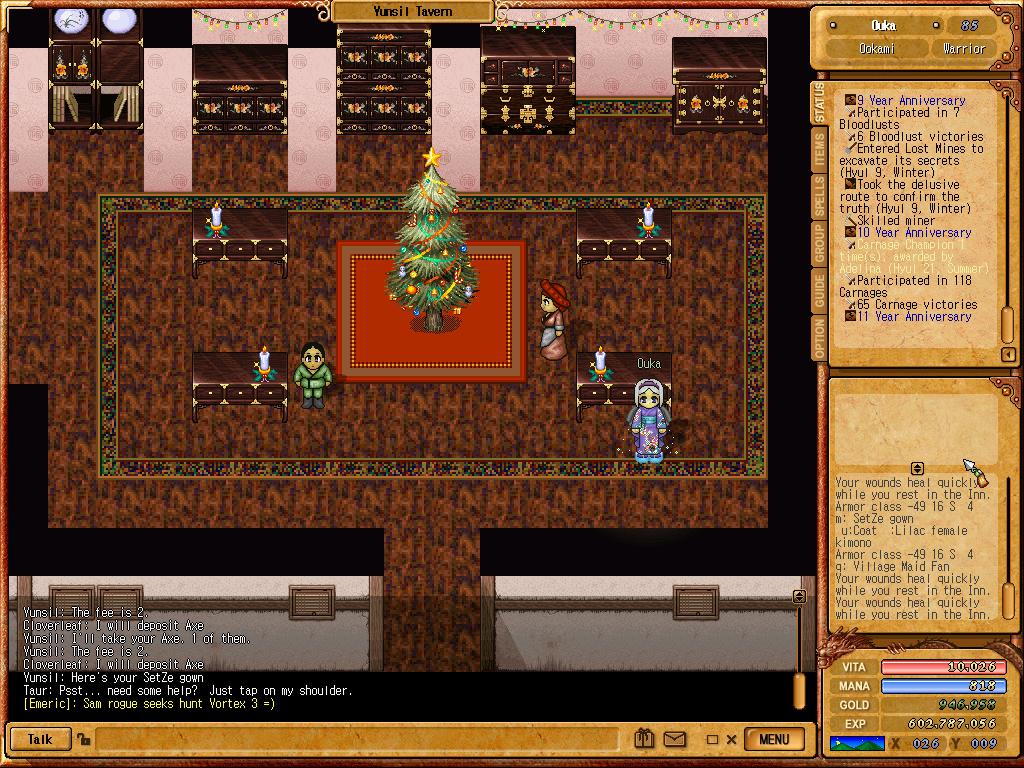Open the GUIDE tab

click(821, 289)
